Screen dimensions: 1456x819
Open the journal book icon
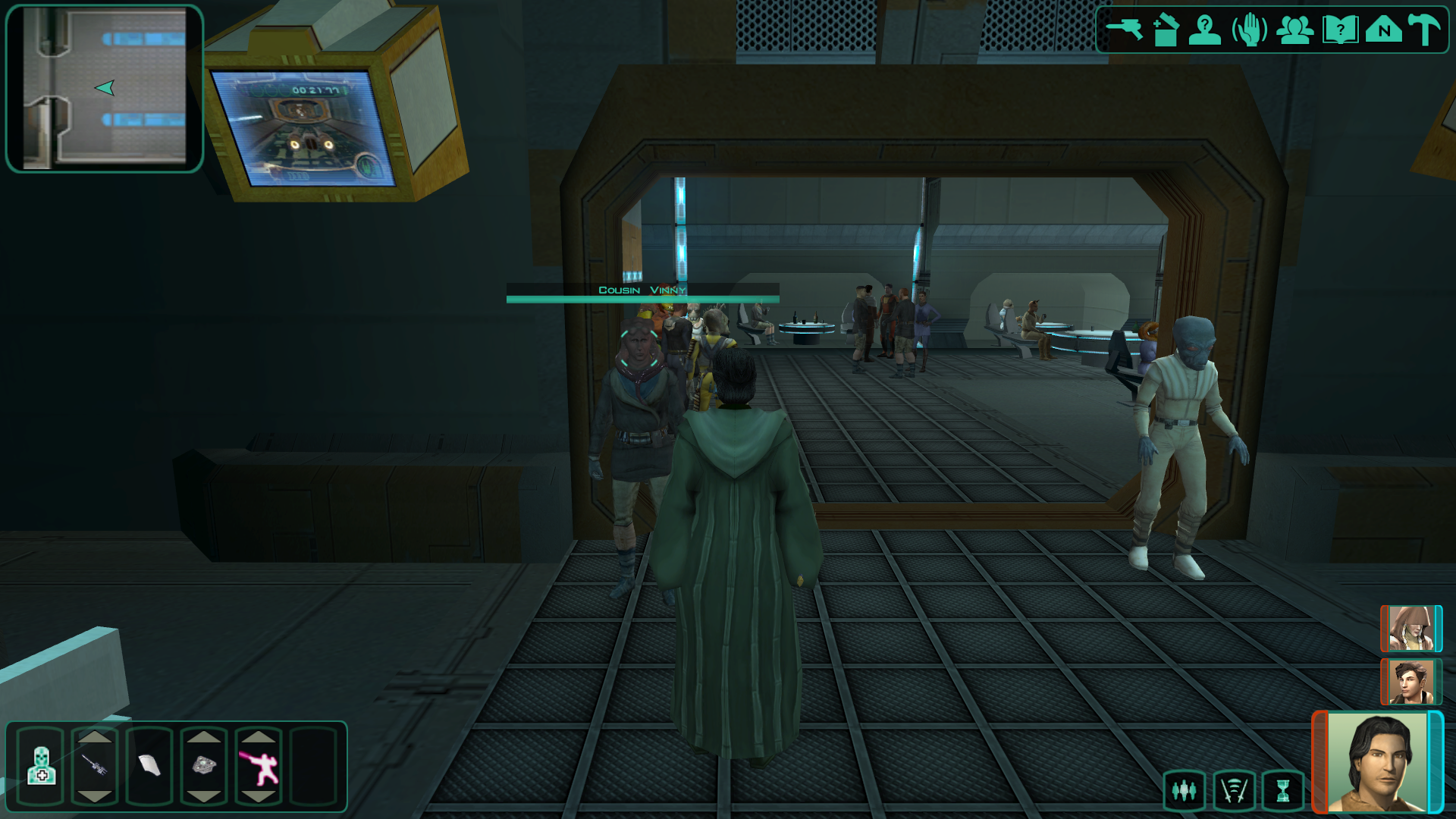click(1339, 30)
